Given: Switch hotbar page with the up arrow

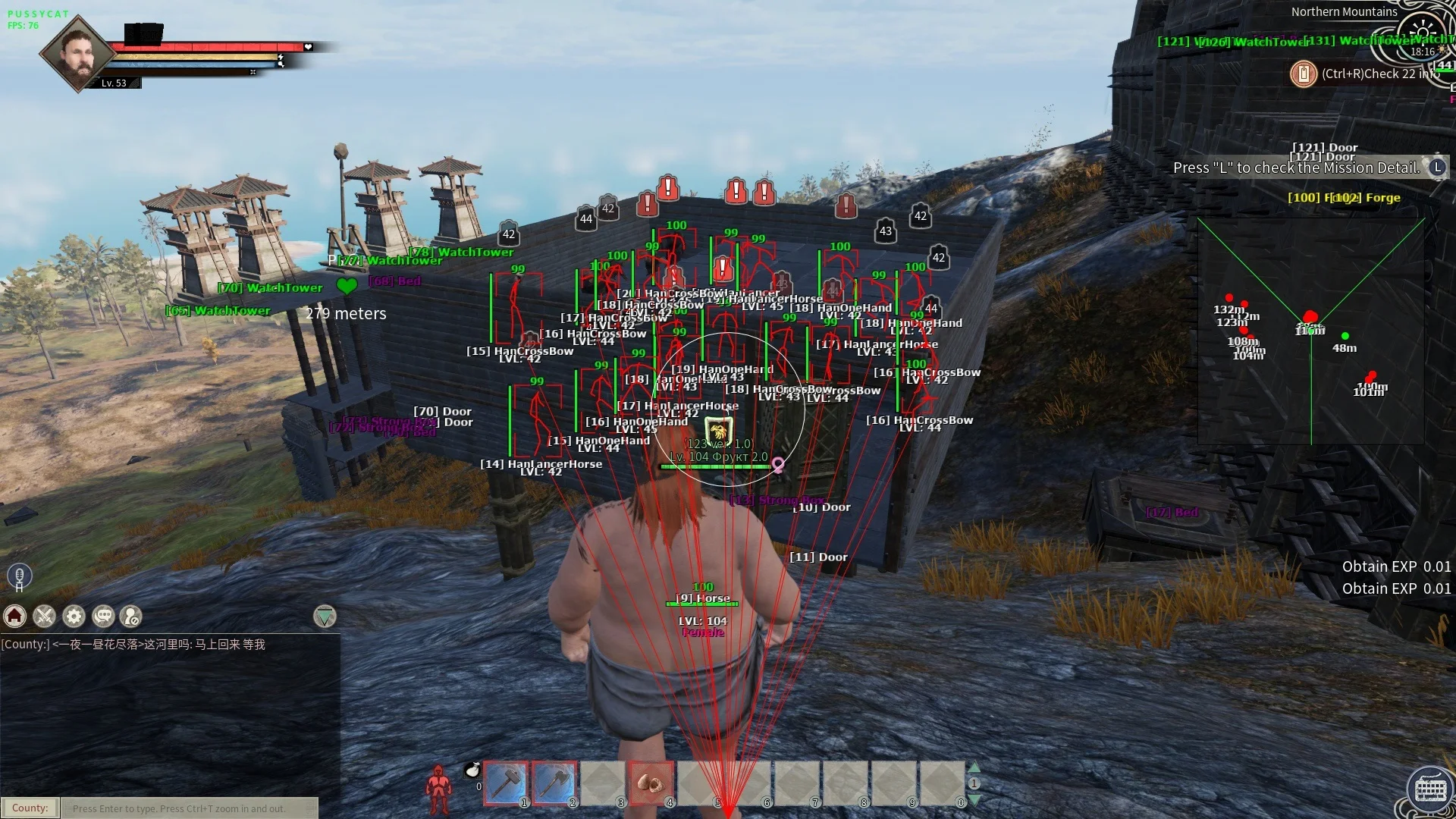Looking at the screenshot, I should pos(974,767).
